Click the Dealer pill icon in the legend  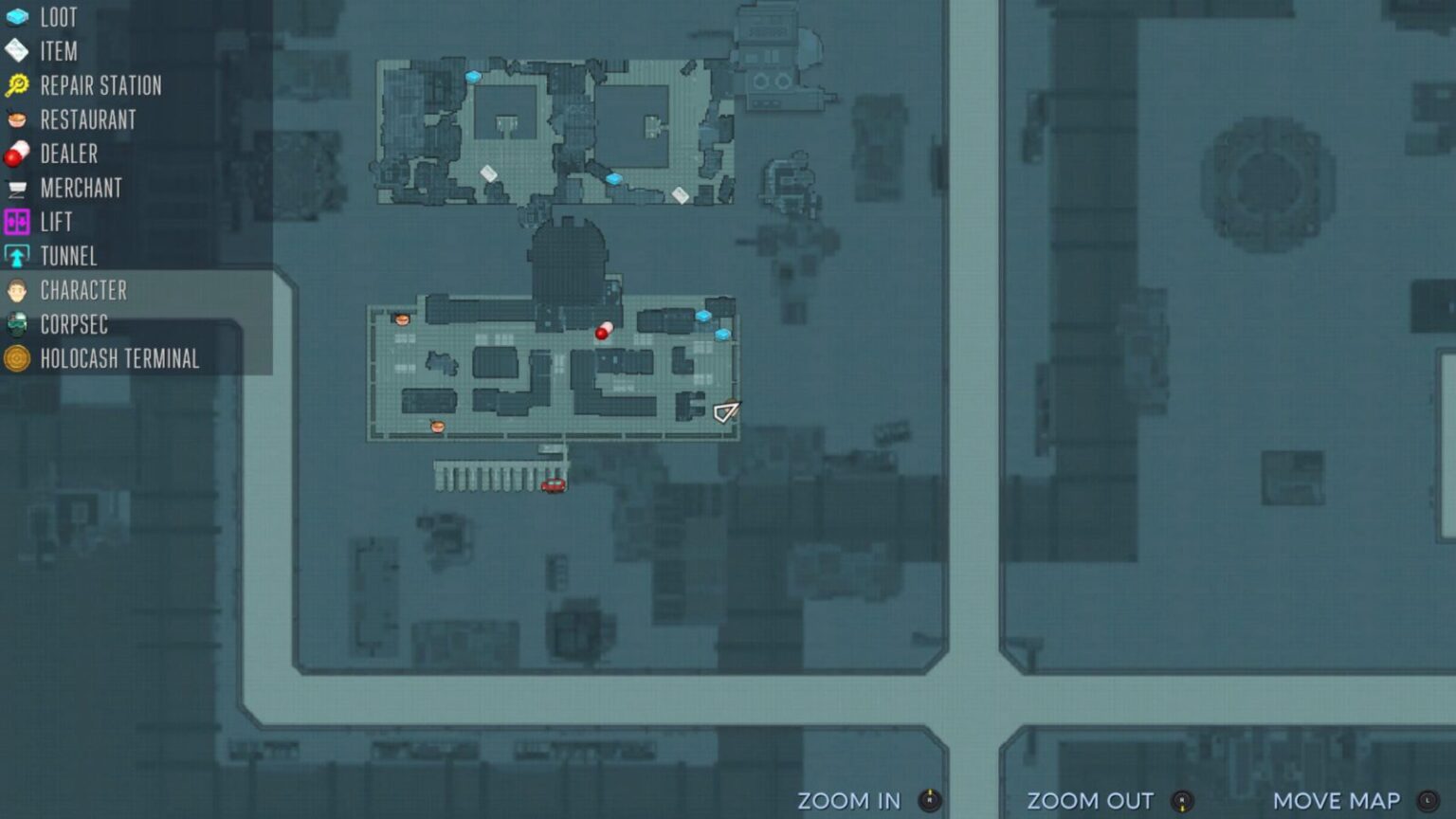click(16, 154)
